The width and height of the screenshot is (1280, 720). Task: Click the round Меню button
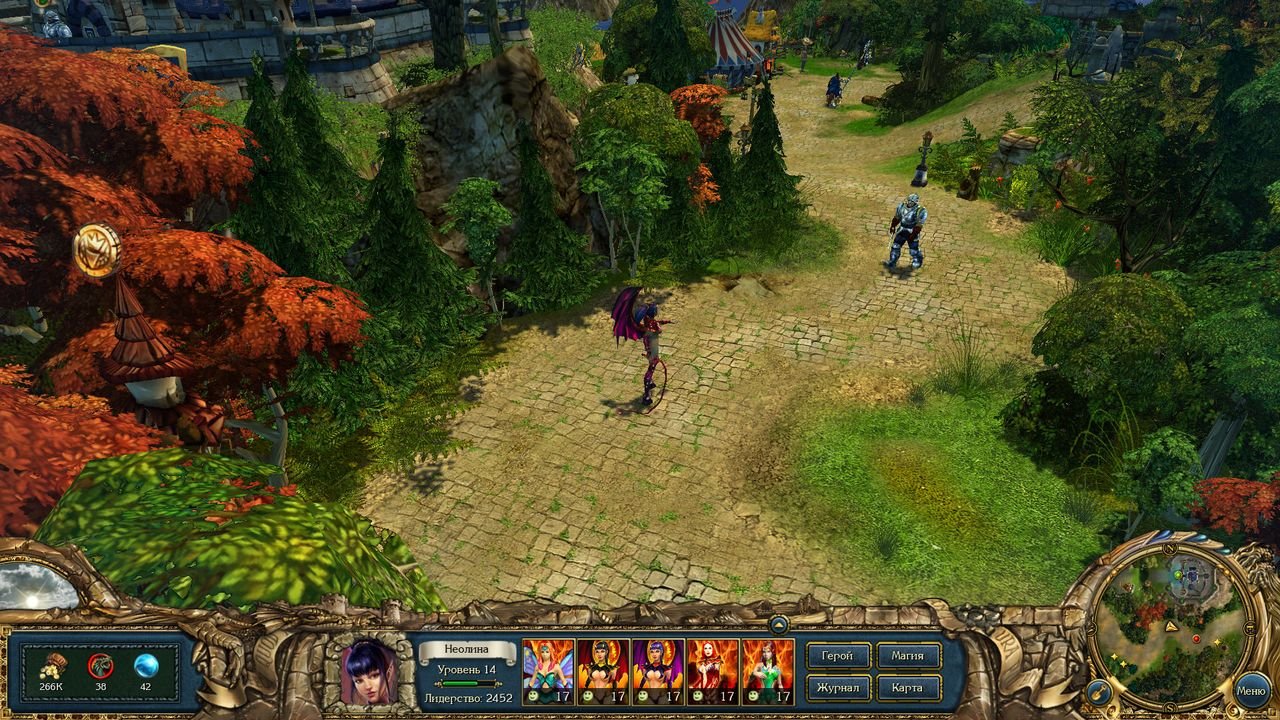tap(1251, 690)
